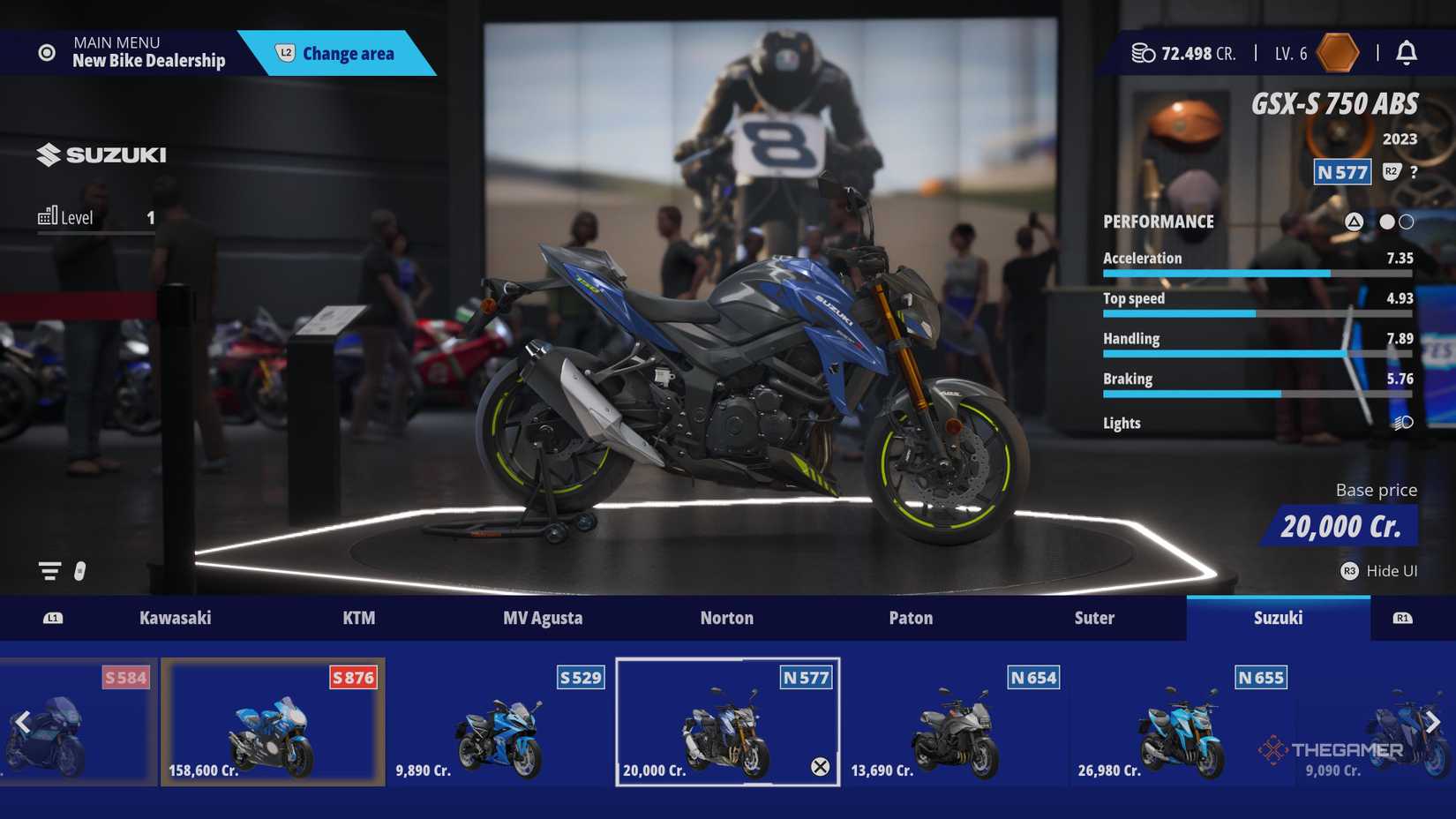
Task: Switch to the Kawasaki tab
Action: [x=176, y=618]
